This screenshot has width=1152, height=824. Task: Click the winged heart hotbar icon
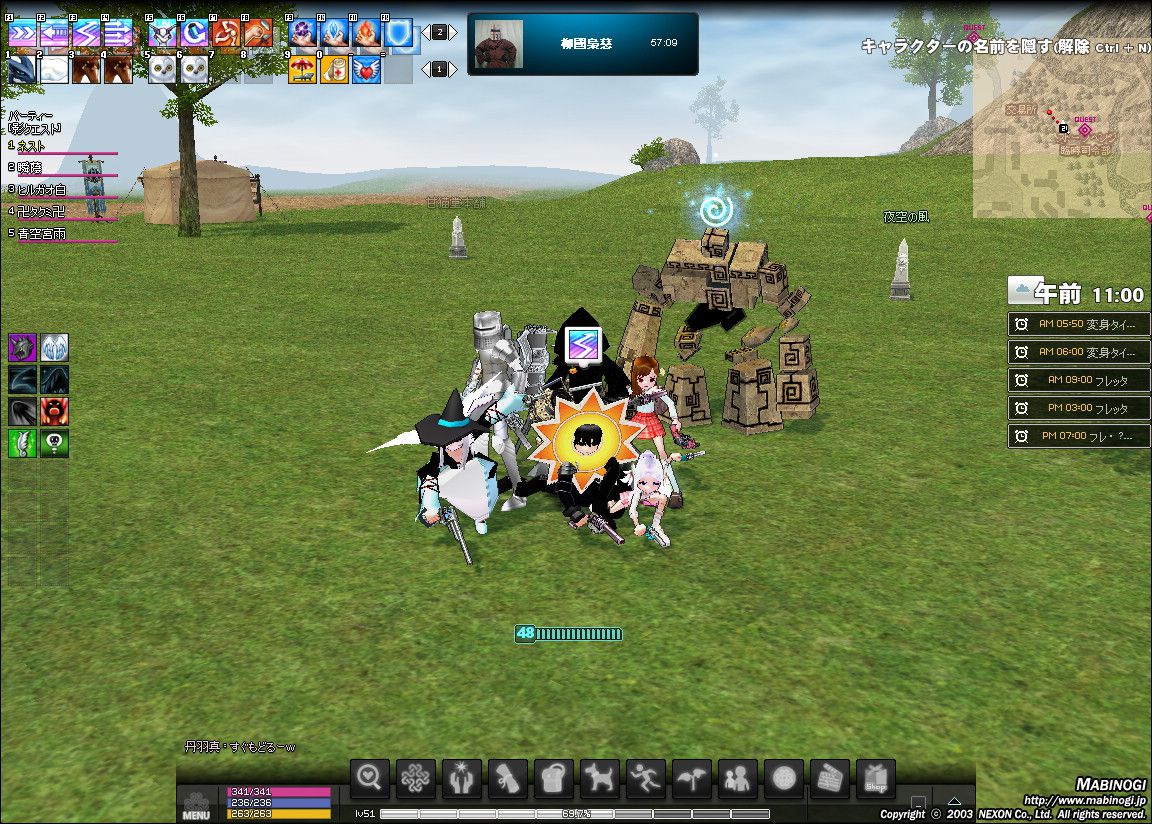click(367, 69)
